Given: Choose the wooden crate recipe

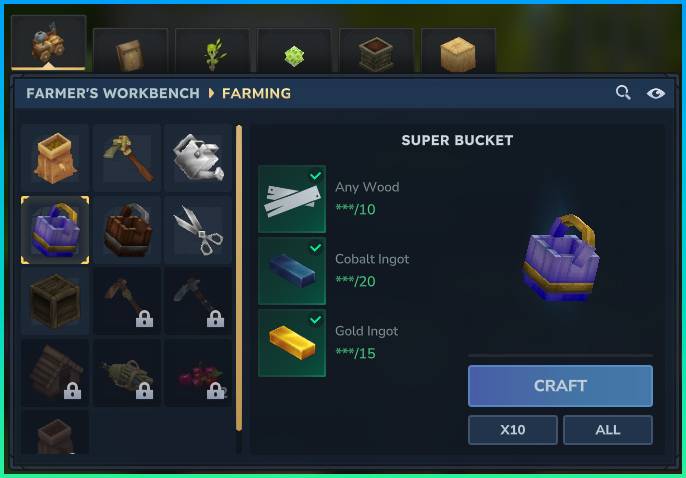Looking at the screenshot, I should tap(55, 301).
